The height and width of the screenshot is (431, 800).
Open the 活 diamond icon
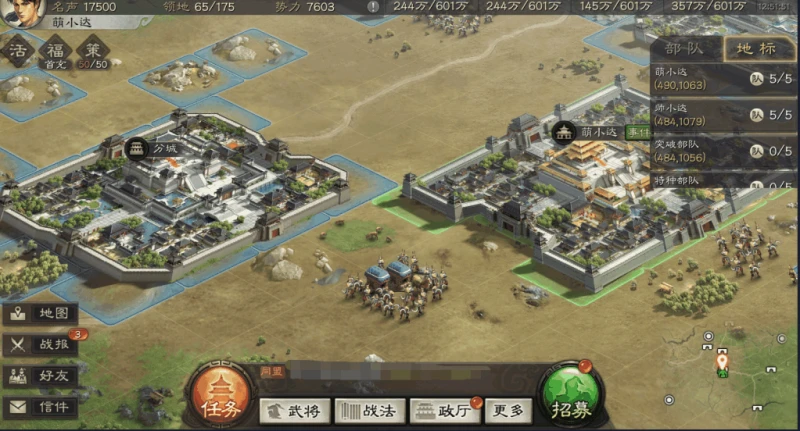[x=17, y=50]
